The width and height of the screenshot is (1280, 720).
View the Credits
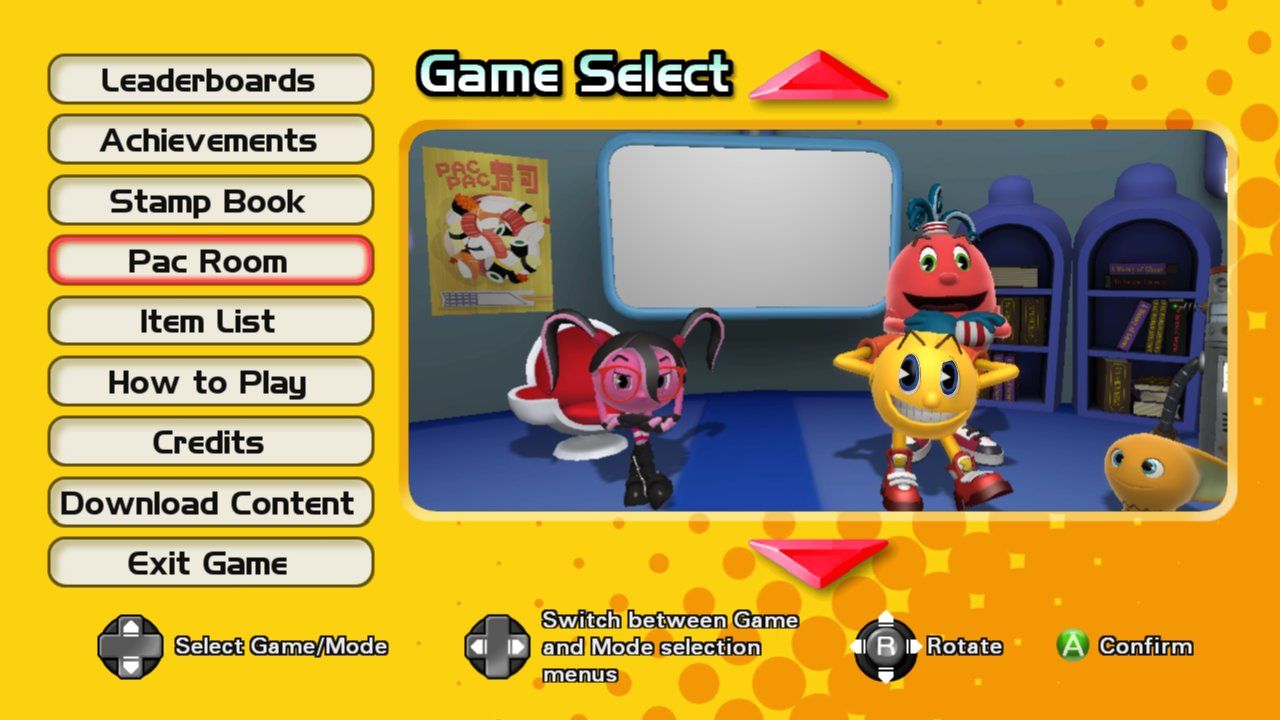[x=211, y=442]
